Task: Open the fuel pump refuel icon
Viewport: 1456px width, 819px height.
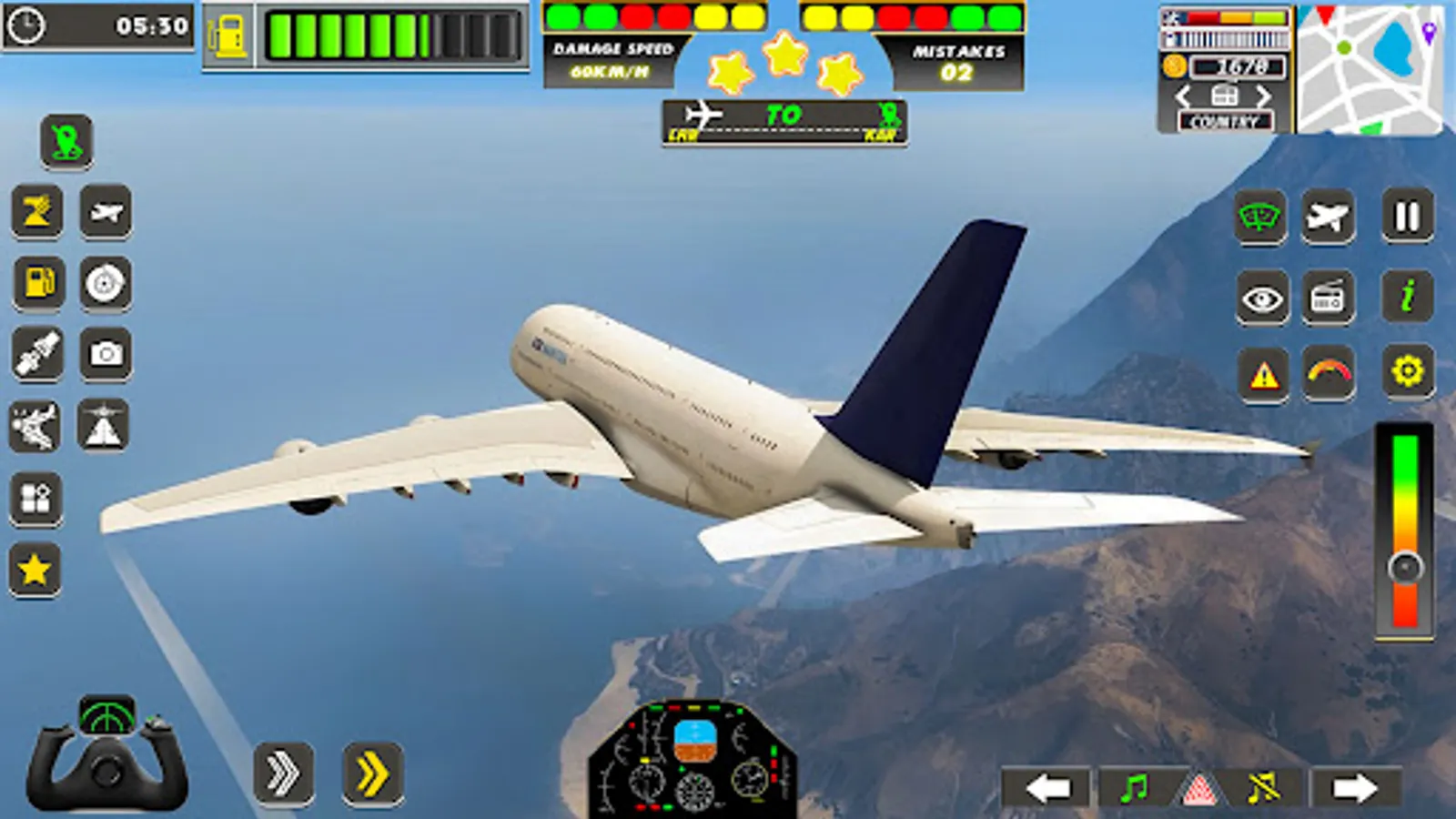Action: (37, 282)
